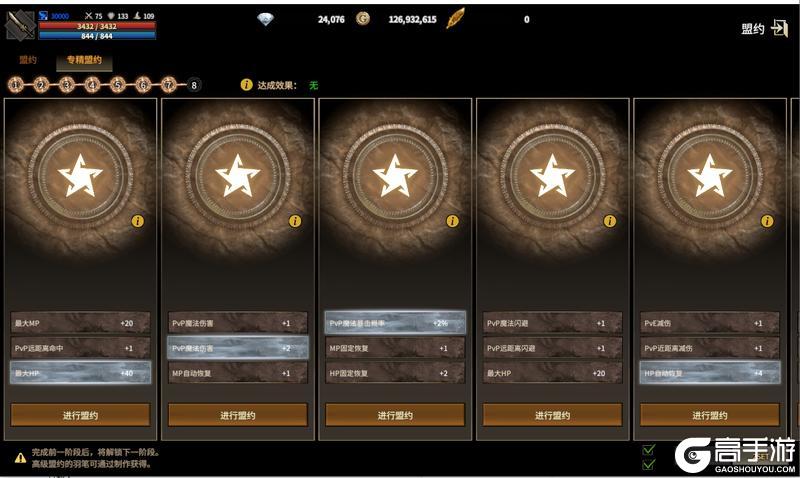Select the PvP魔法暴击概率 +2% row

[x=395, y=323]
